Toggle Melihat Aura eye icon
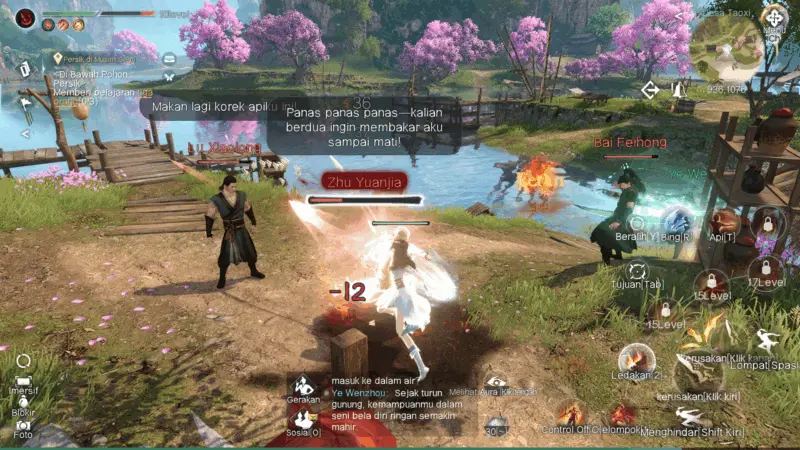Image resolution: width=800 pixels, height=450 pixels. [495, 380]
